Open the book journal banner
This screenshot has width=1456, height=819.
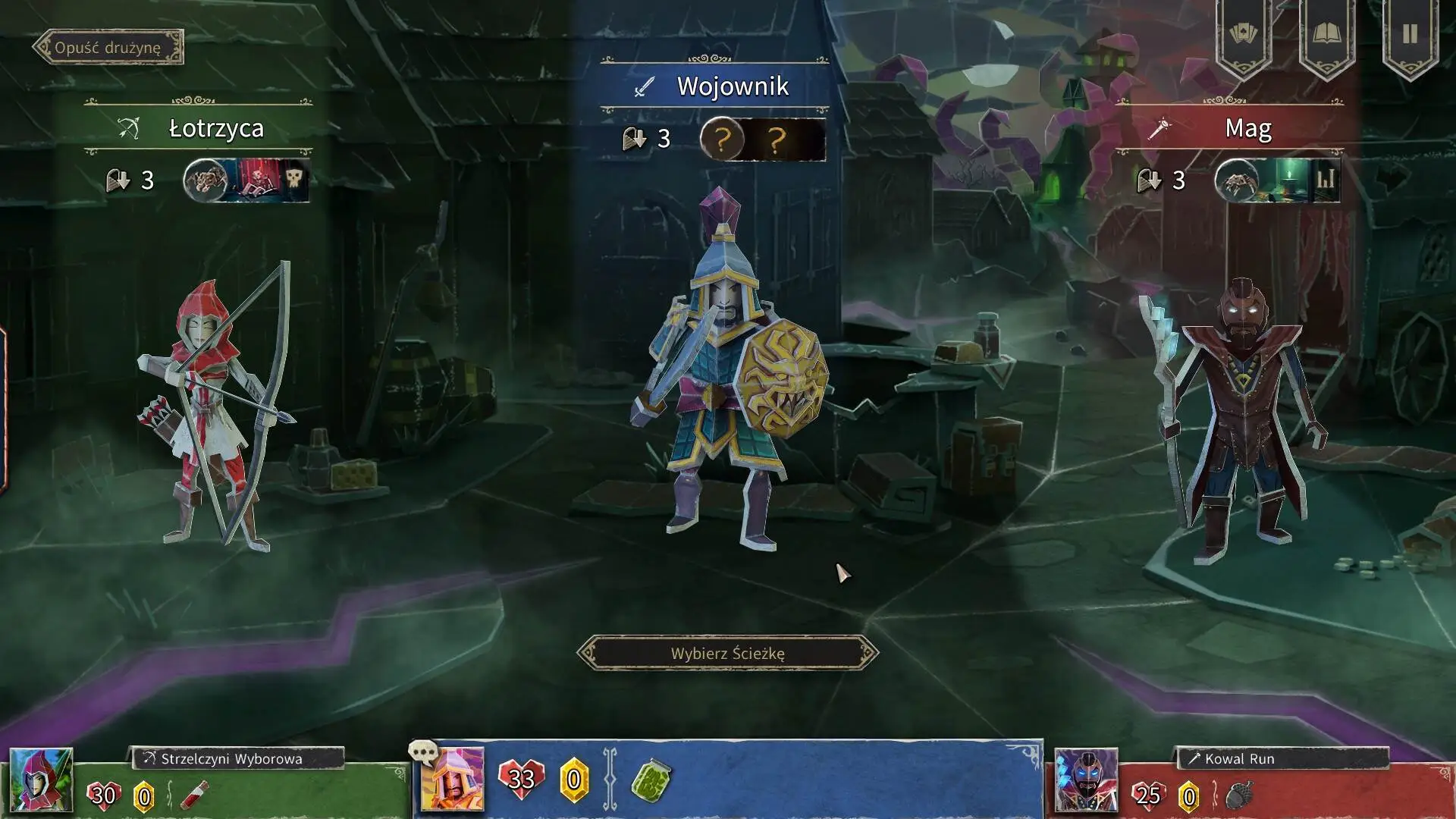tap(1327, 34)
